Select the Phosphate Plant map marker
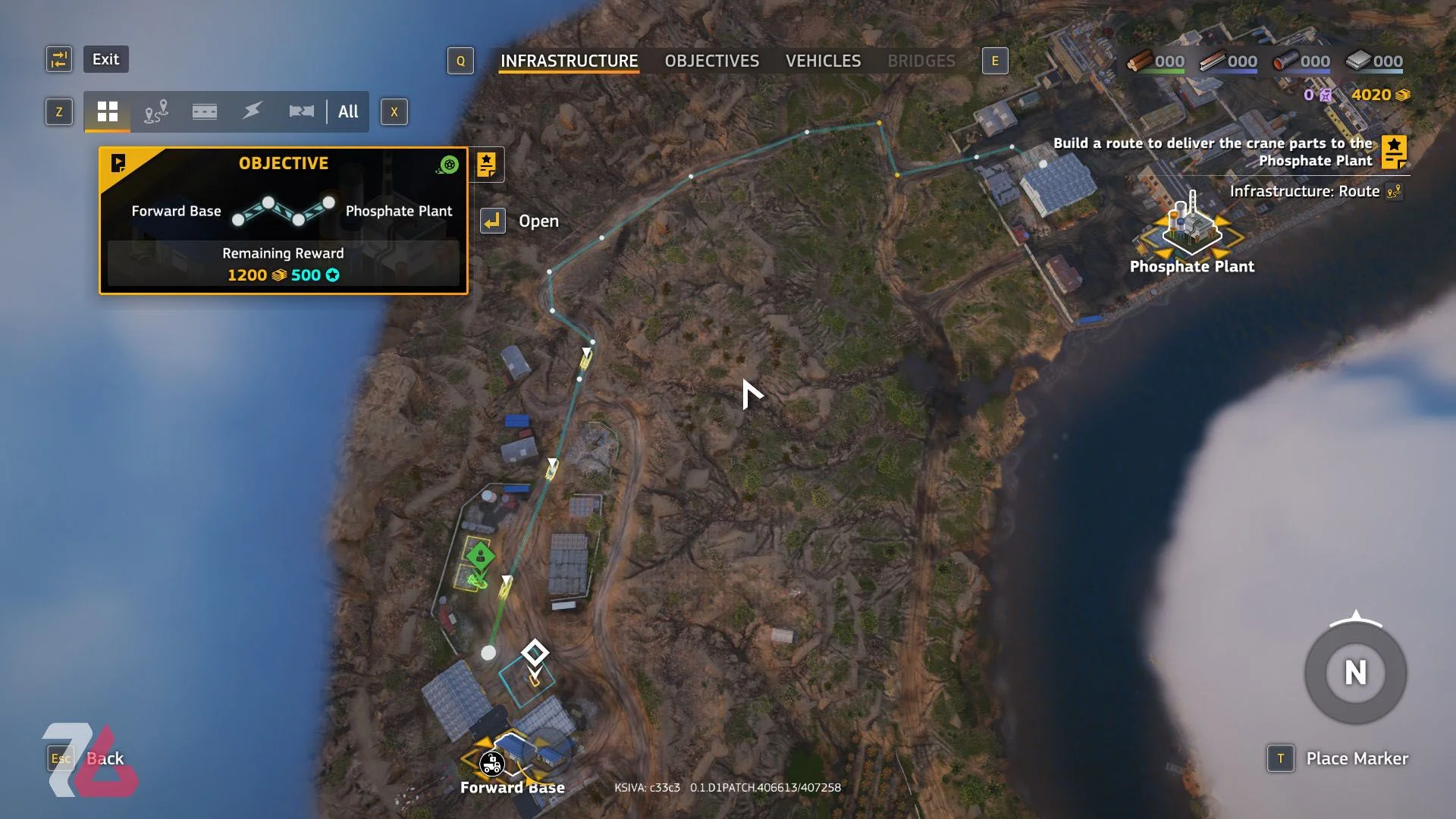 (x=1191, y=227)
